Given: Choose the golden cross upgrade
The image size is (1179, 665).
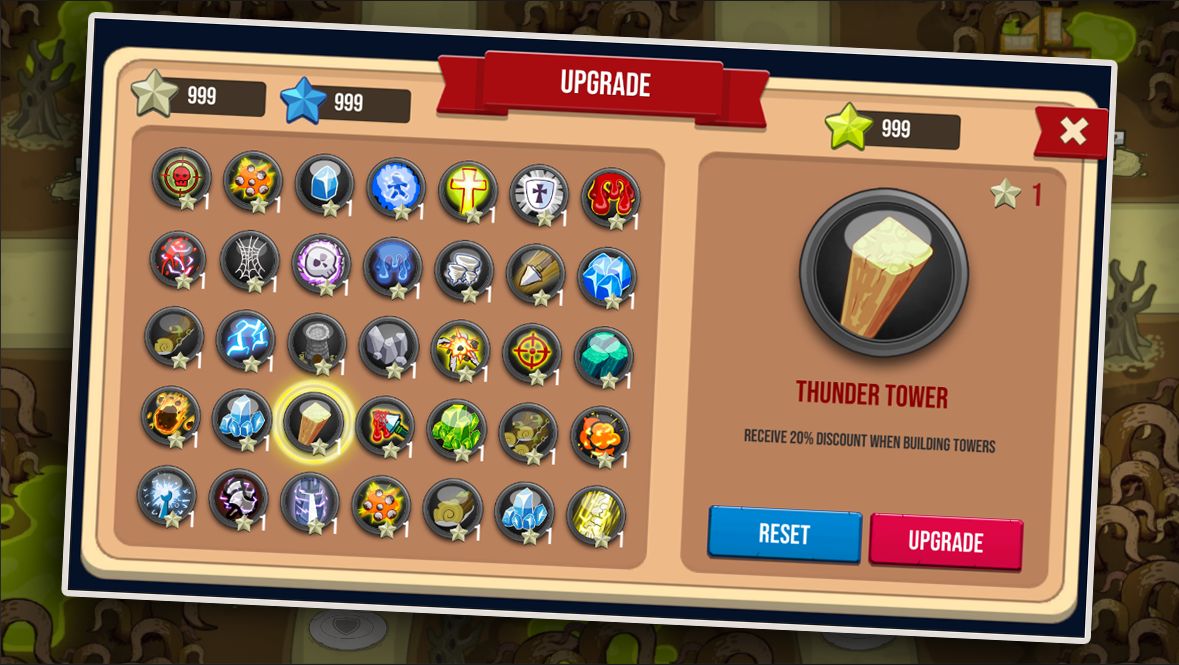Looking at the screenshot, I should pyautogui.click(x=467, y=190).
